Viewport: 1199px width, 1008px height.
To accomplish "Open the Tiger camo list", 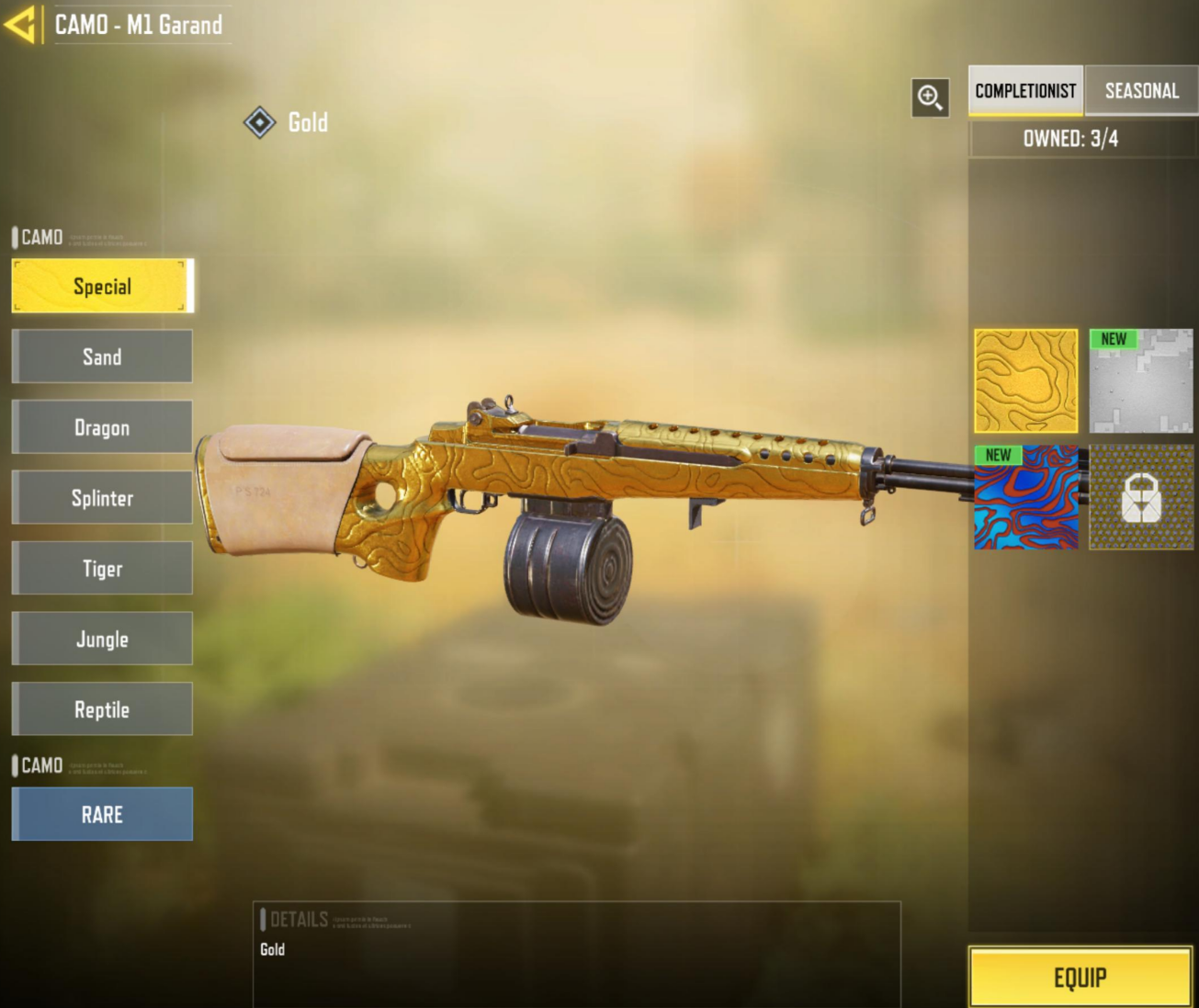I will 101,568.
